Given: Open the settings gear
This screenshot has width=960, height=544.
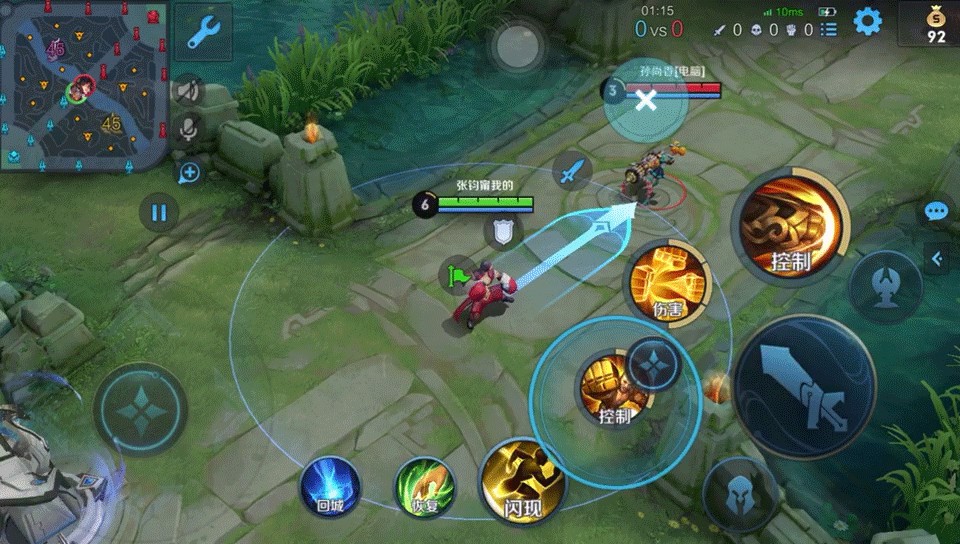Looking at the screenshot, I should tap(867, 21).
